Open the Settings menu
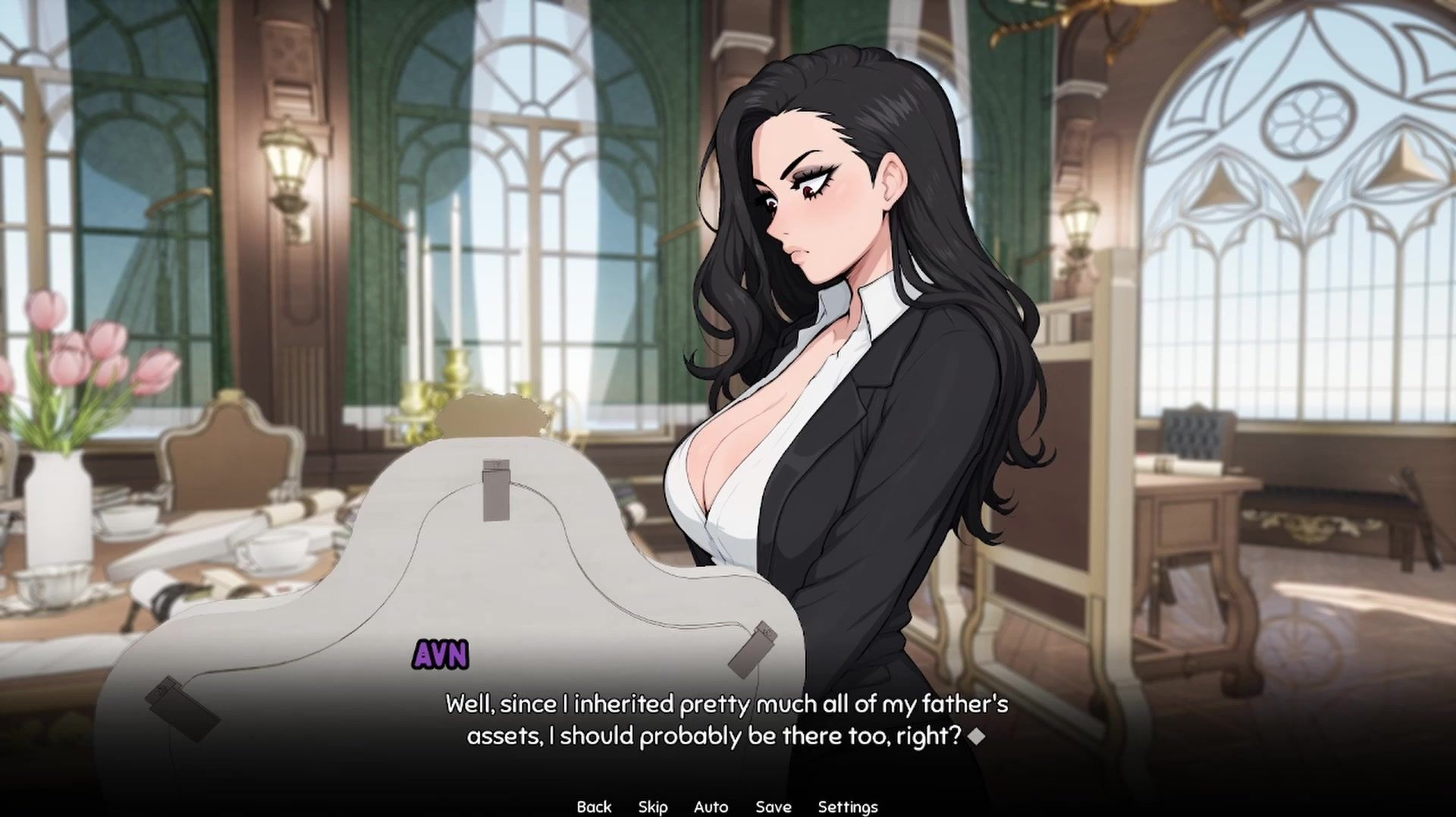Viewport: 1456px width, 817px height. coord(847,806)
